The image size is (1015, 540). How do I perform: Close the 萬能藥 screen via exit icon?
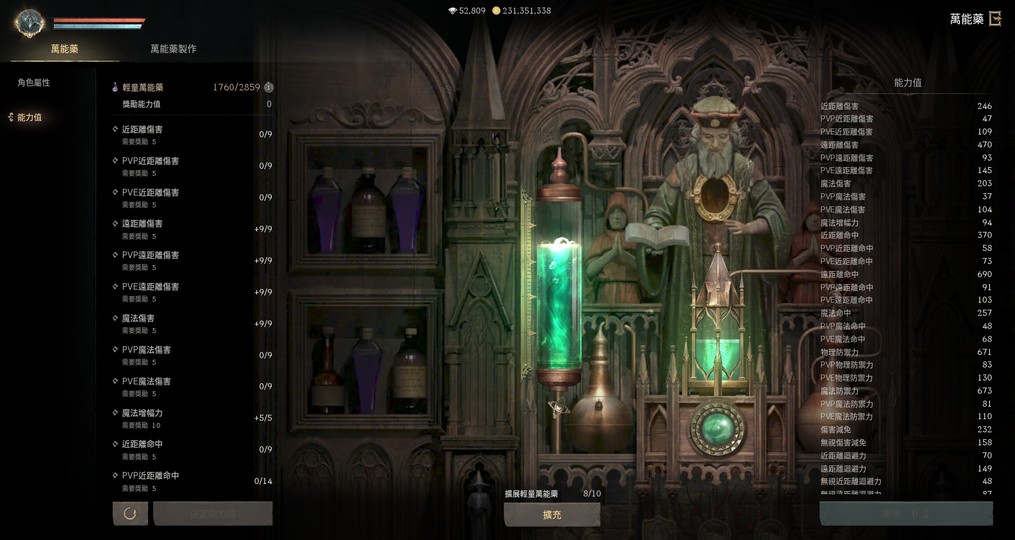point(995,19)
